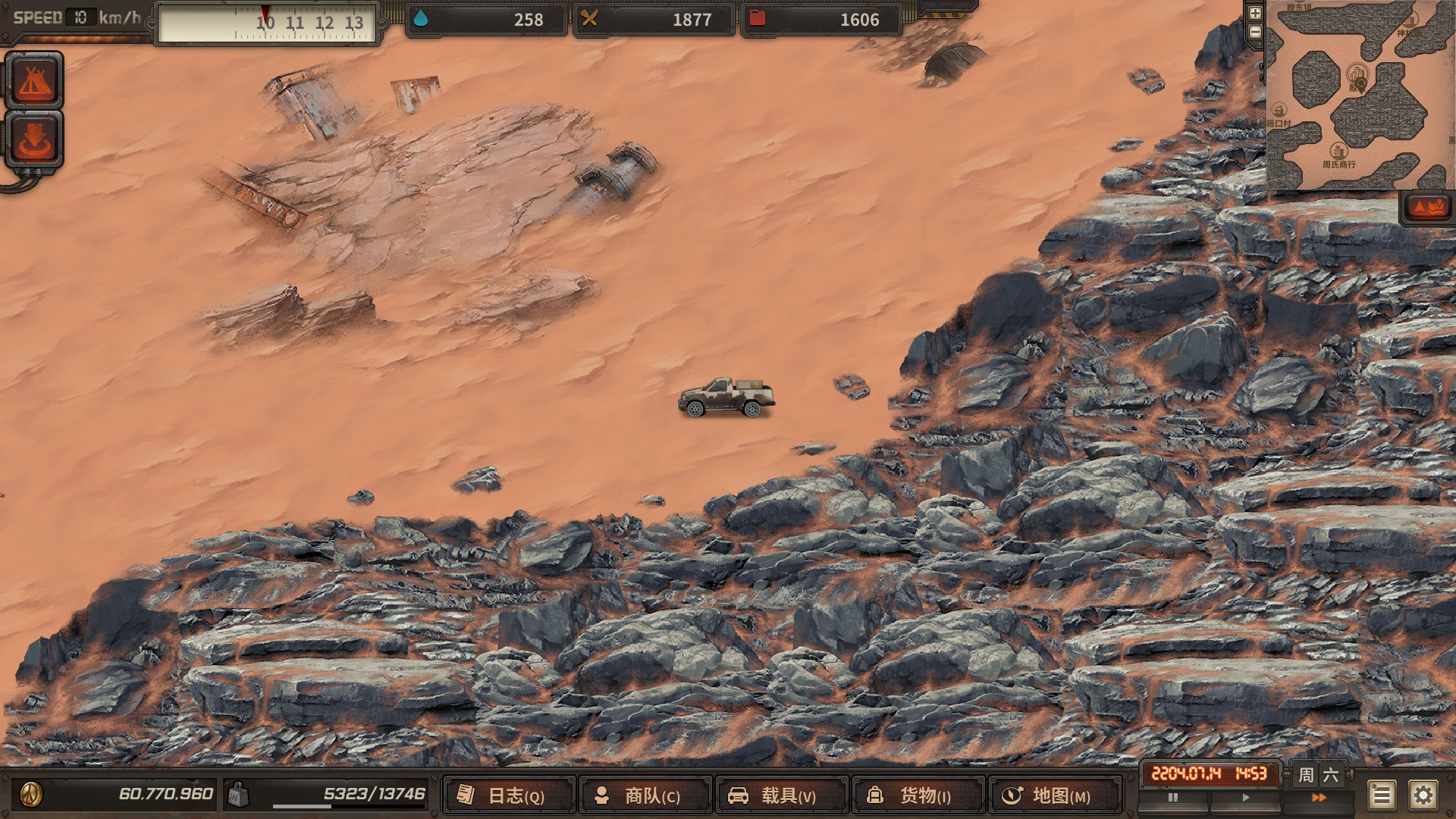Activate fast-forward time speed

(1319, 798)
